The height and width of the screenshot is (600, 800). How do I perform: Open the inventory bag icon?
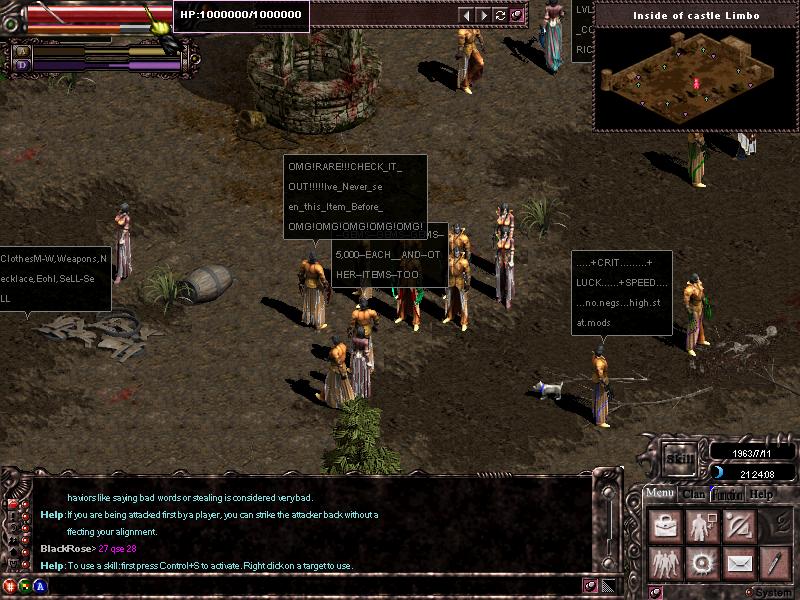[x=662, y=526]
